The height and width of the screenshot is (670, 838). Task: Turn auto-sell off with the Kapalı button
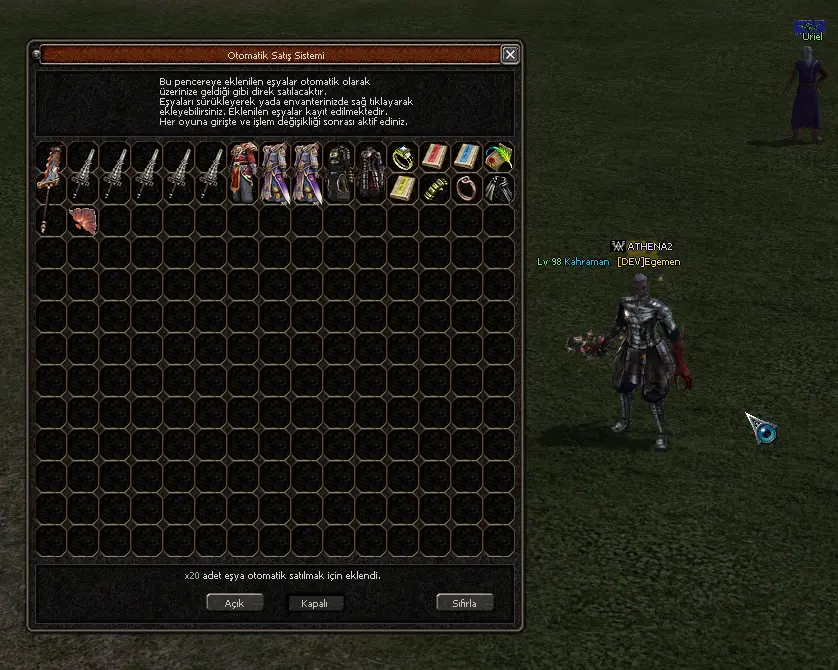click(x=315, y=603)
